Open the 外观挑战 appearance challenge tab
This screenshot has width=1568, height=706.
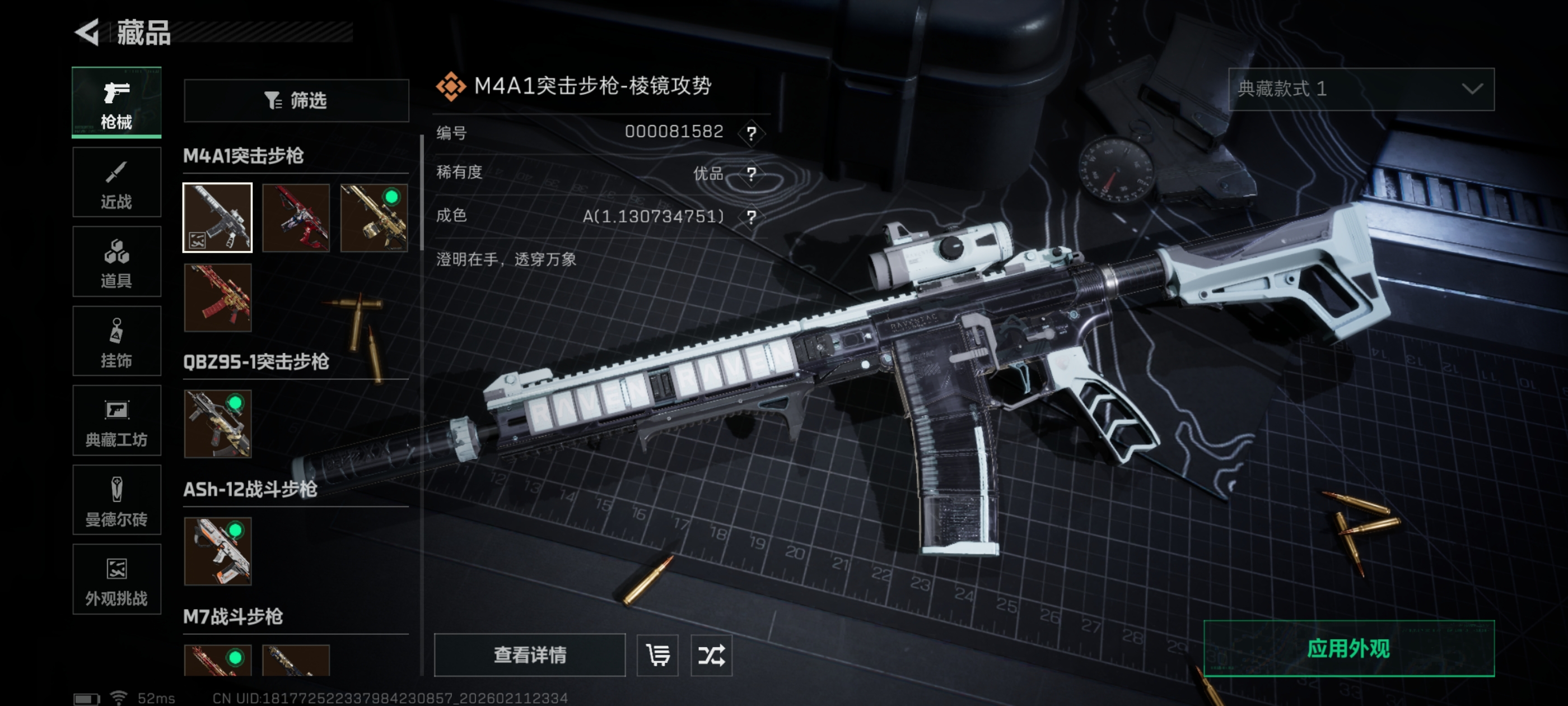tap(116, 579)
